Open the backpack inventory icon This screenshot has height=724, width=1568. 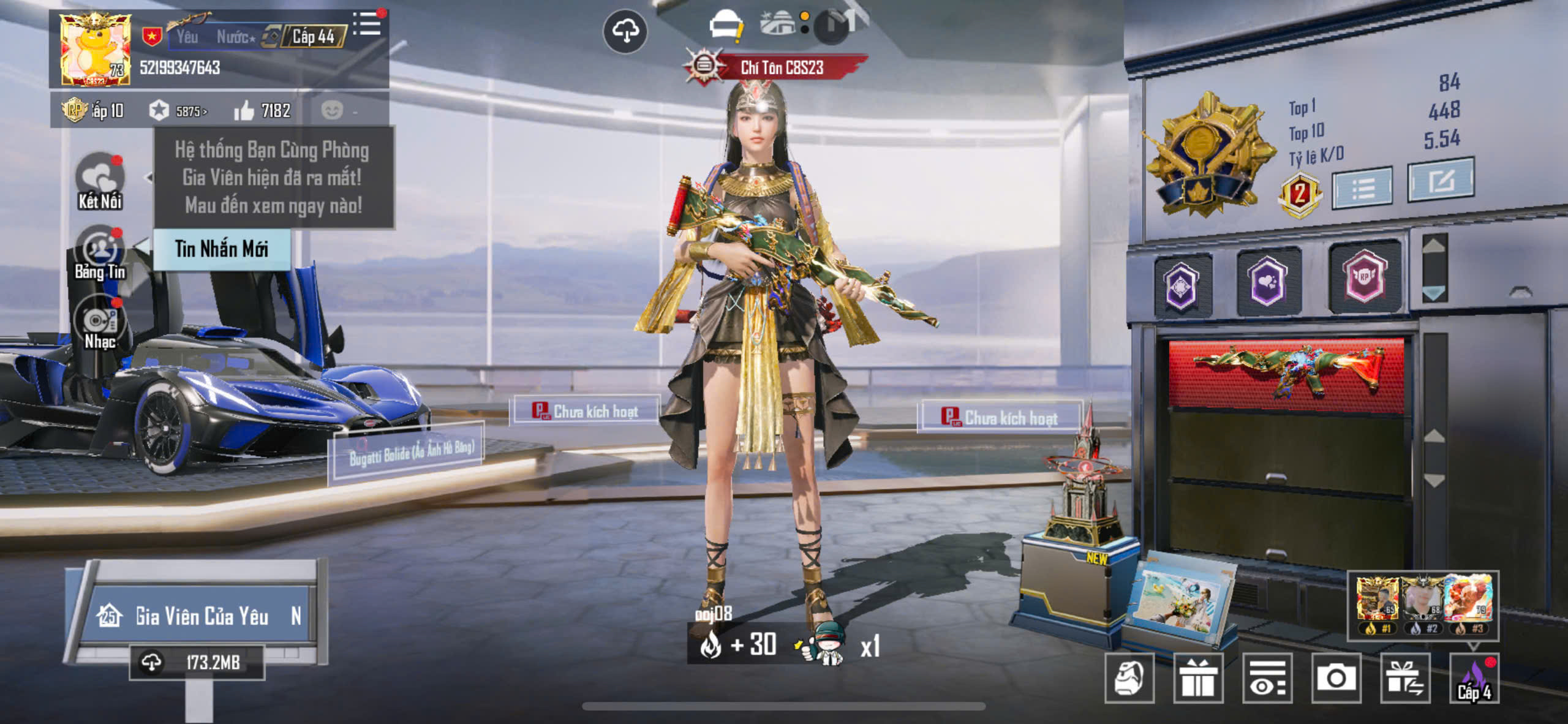(x=1129, y=678)
